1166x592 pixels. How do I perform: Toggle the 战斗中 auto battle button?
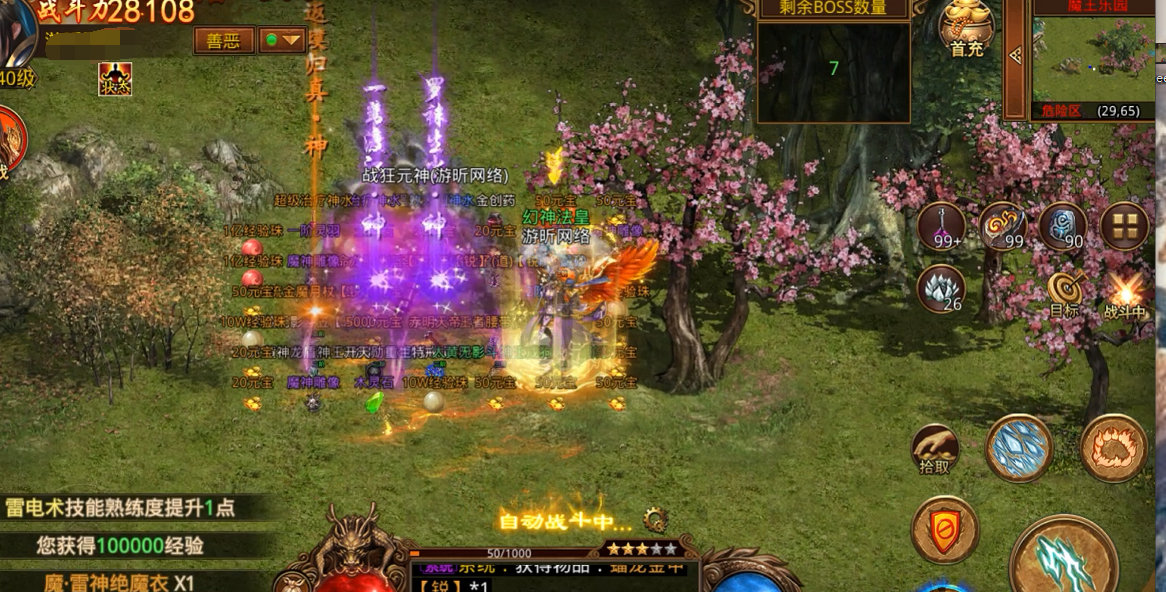[x=1127, y=292]
